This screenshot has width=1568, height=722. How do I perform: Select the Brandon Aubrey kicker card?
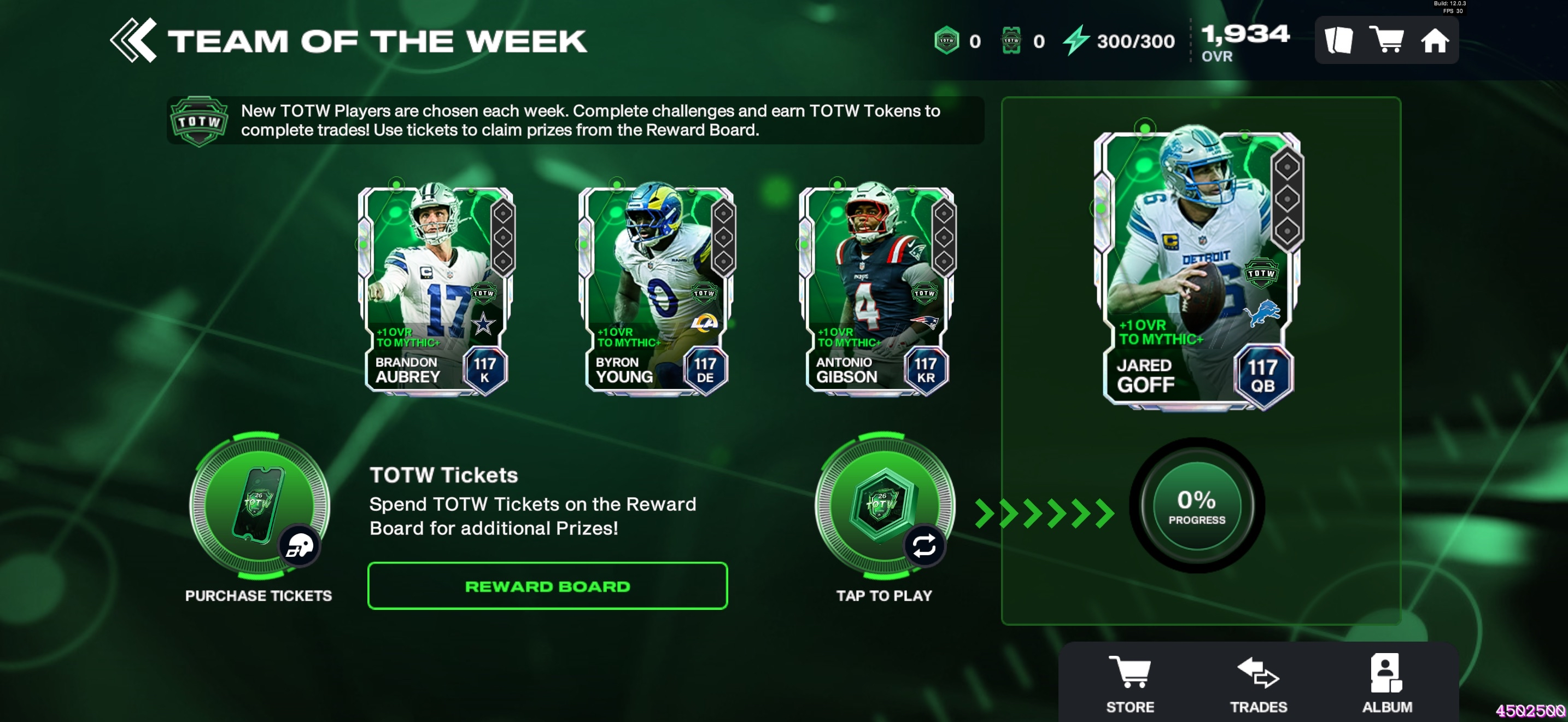pyautogui.click(x=436, y=289)
